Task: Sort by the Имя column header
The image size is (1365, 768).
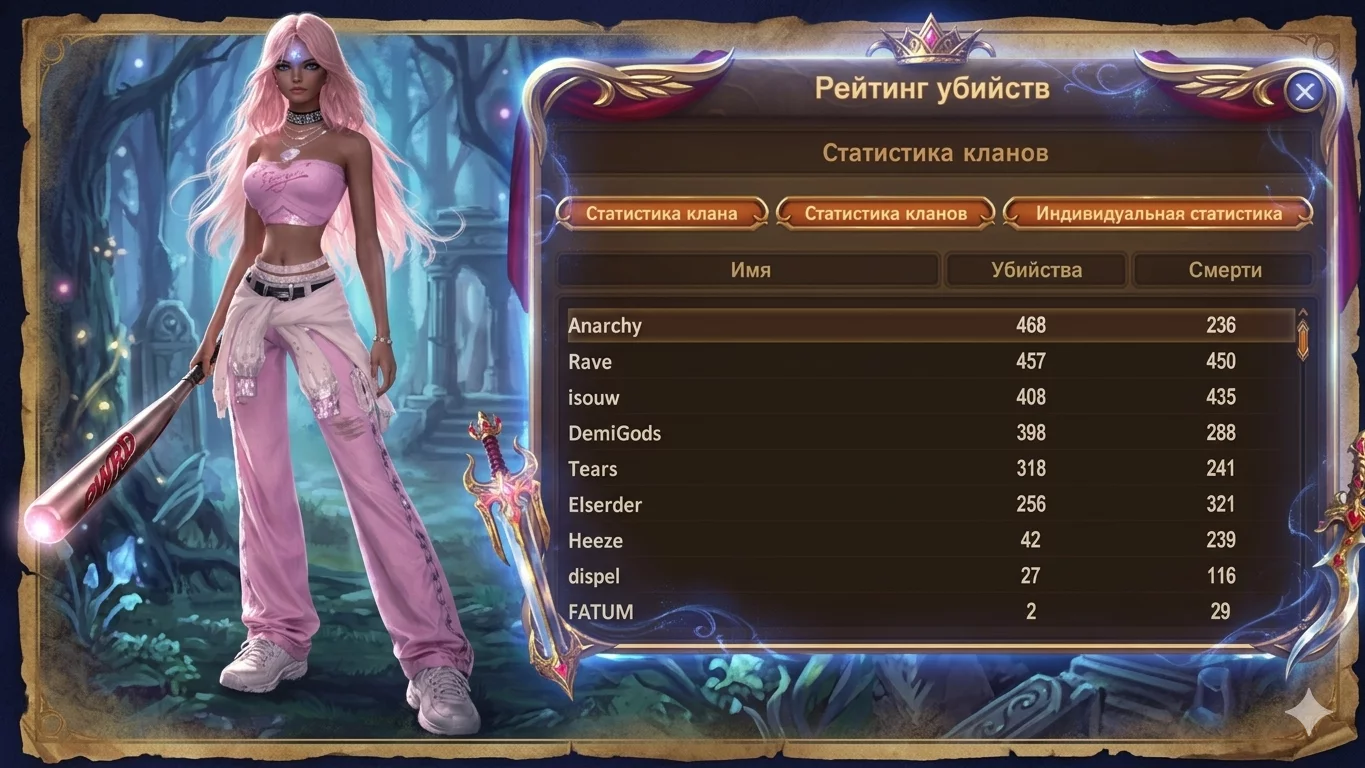Action: coord(749,270)
